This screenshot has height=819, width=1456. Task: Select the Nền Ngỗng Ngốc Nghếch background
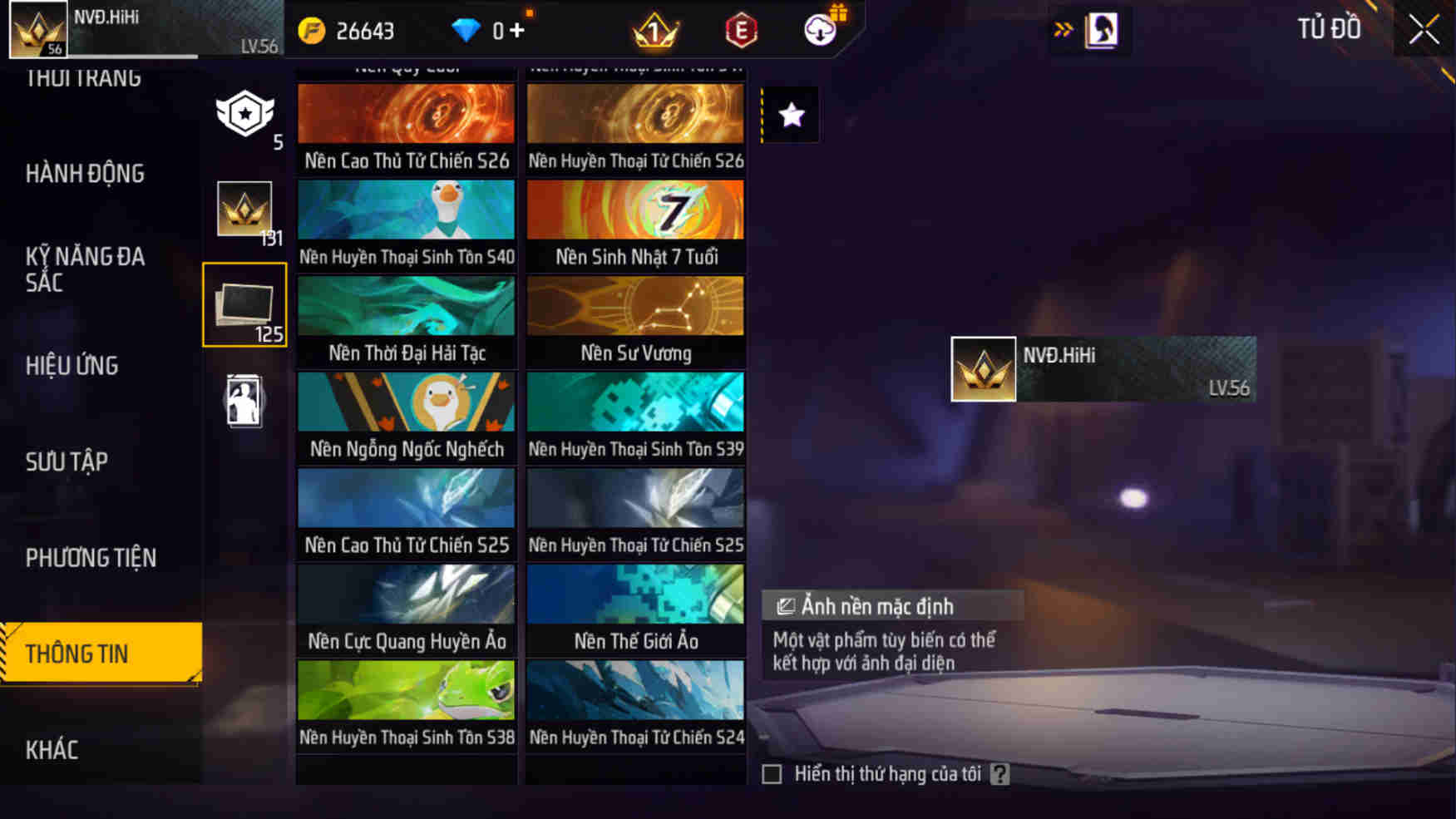pos(406,414)
